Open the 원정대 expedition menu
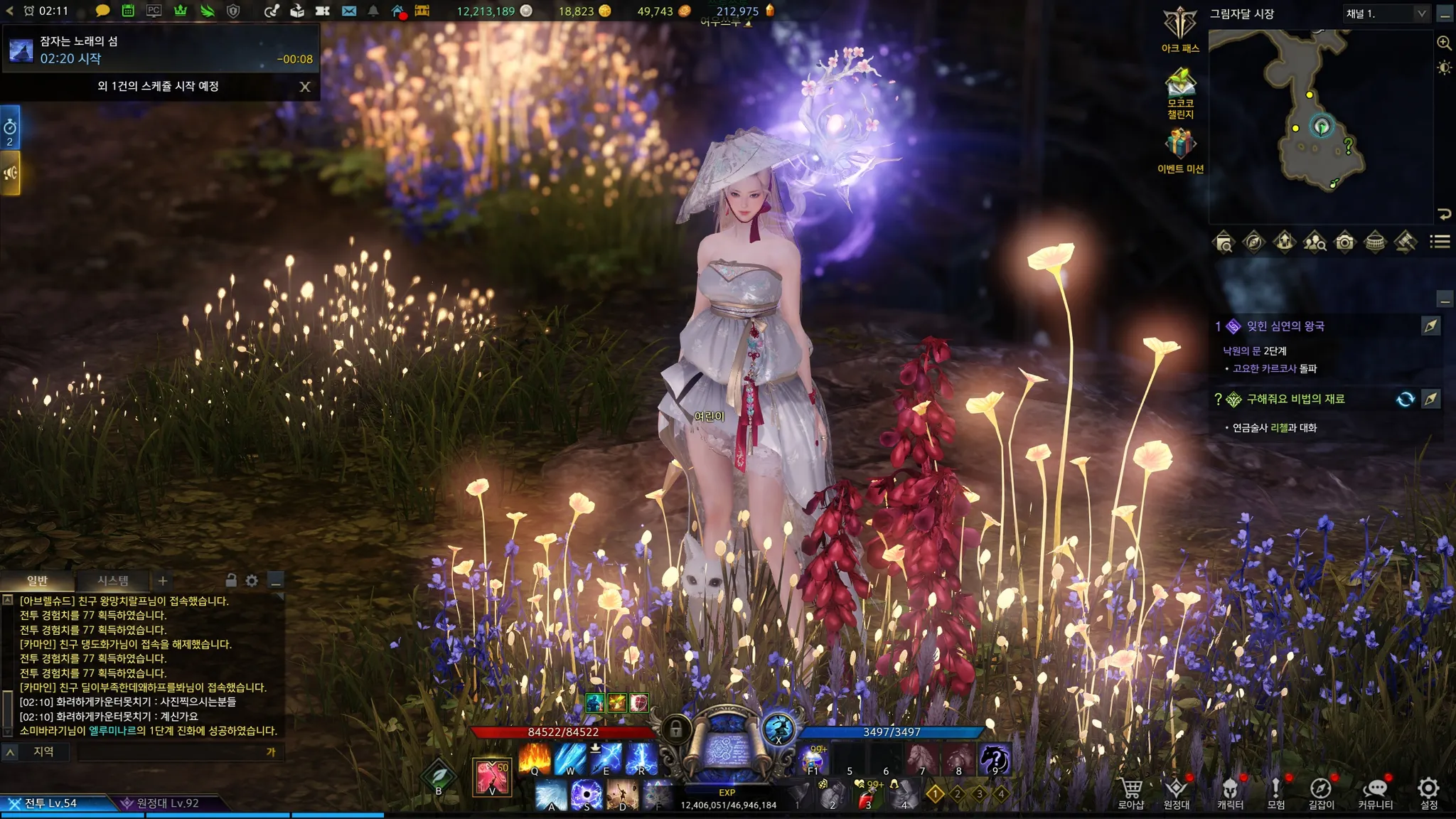 pyautogui.click(x=1176, y=790)
